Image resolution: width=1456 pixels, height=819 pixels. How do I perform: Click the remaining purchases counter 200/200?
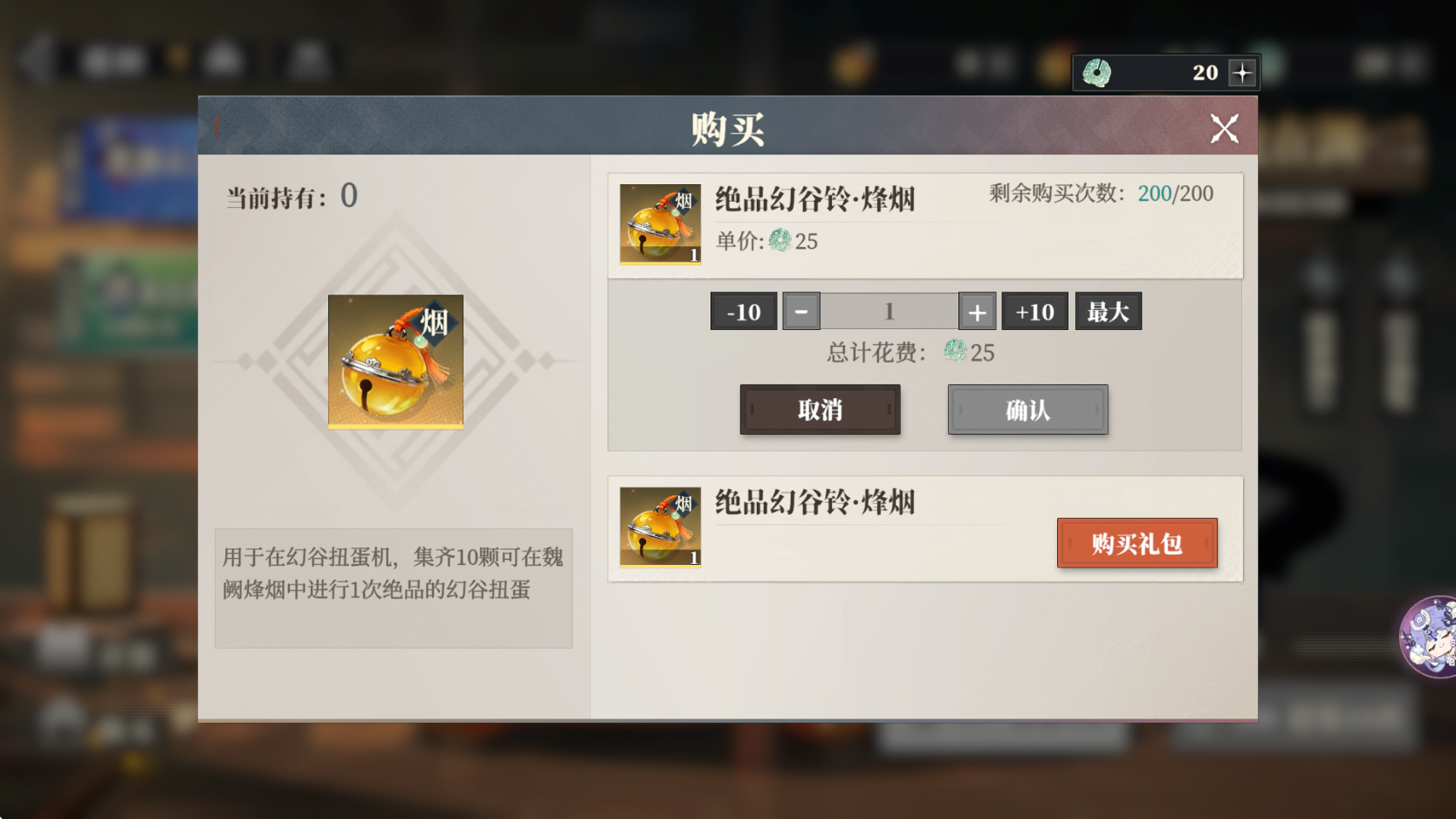pos(1174,193)
